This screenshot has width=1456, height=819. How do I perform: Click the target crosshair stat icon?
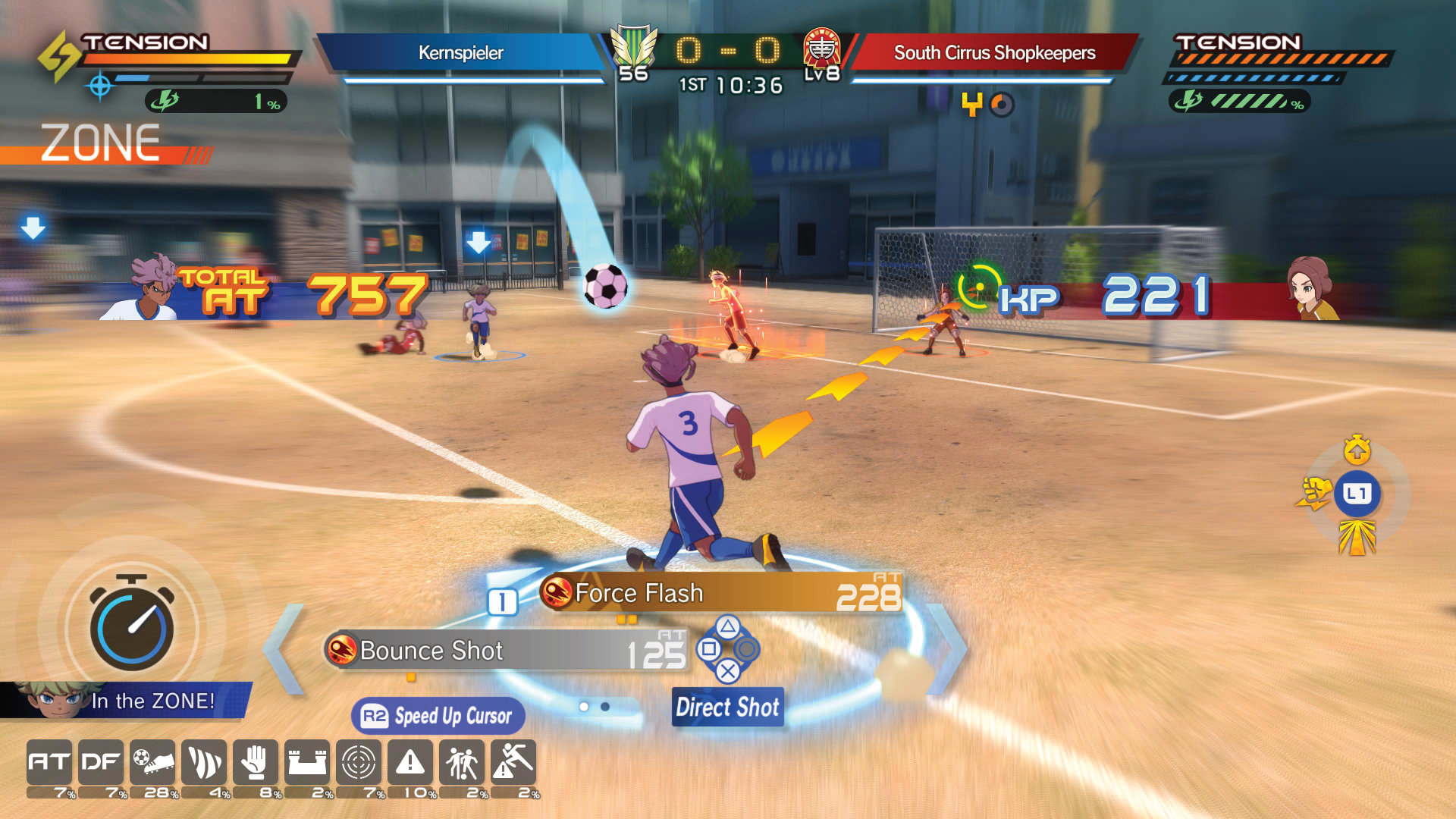tap(359, 762)
